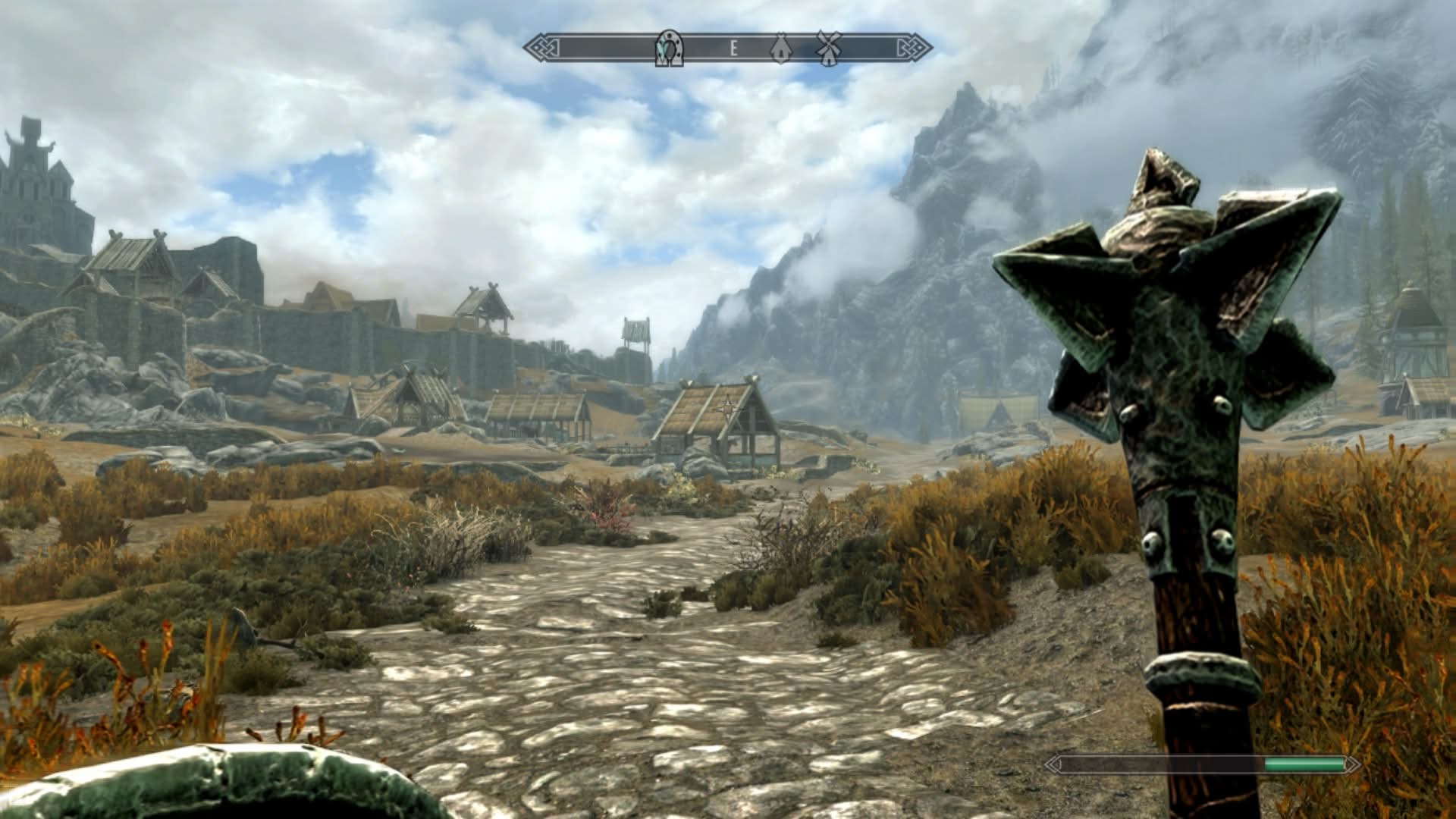
Task: Select the tent camp marker on the compass
Action: (781, 49)
